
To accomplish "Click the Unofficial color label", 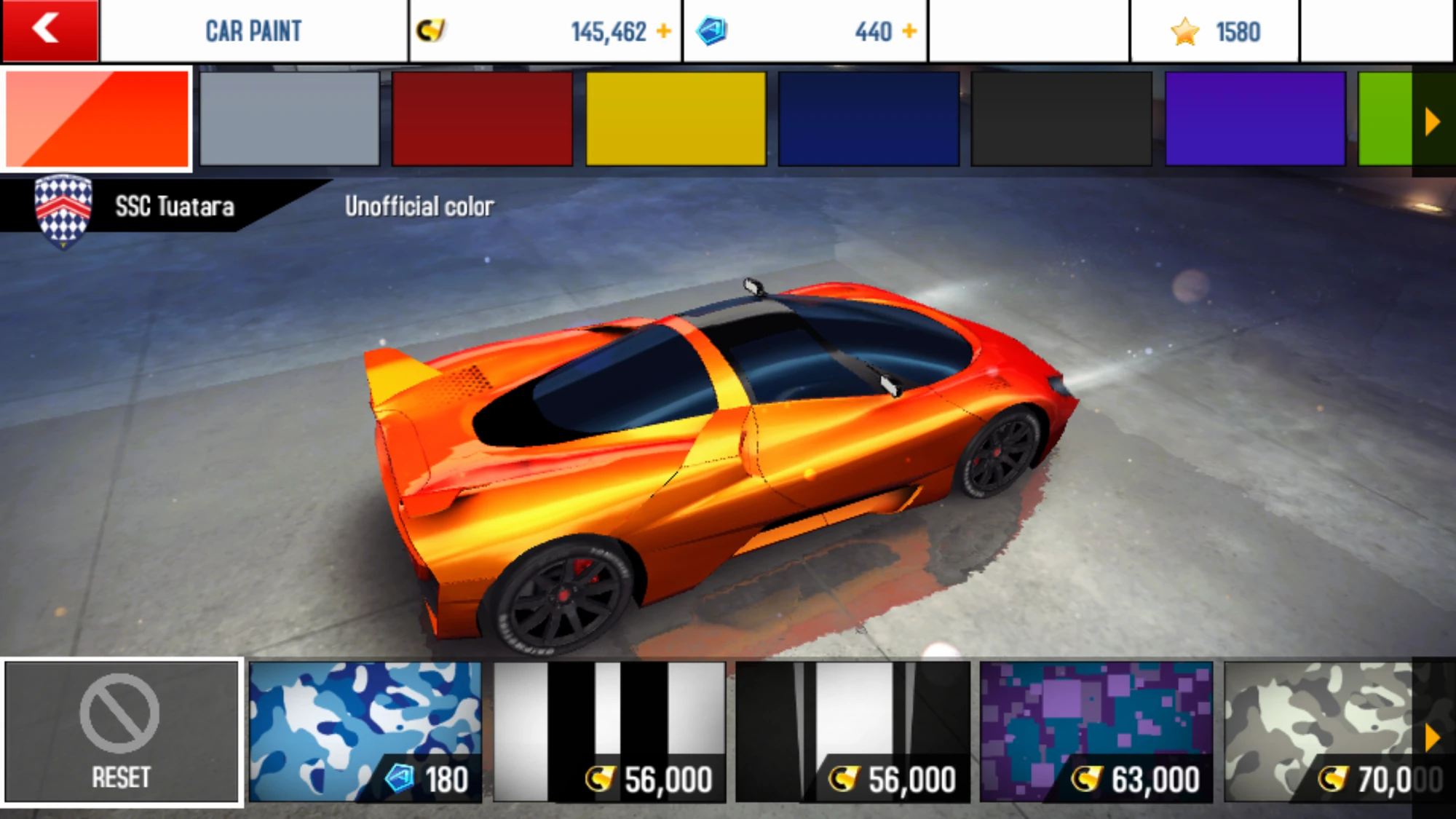I will (x=419, y=206).
